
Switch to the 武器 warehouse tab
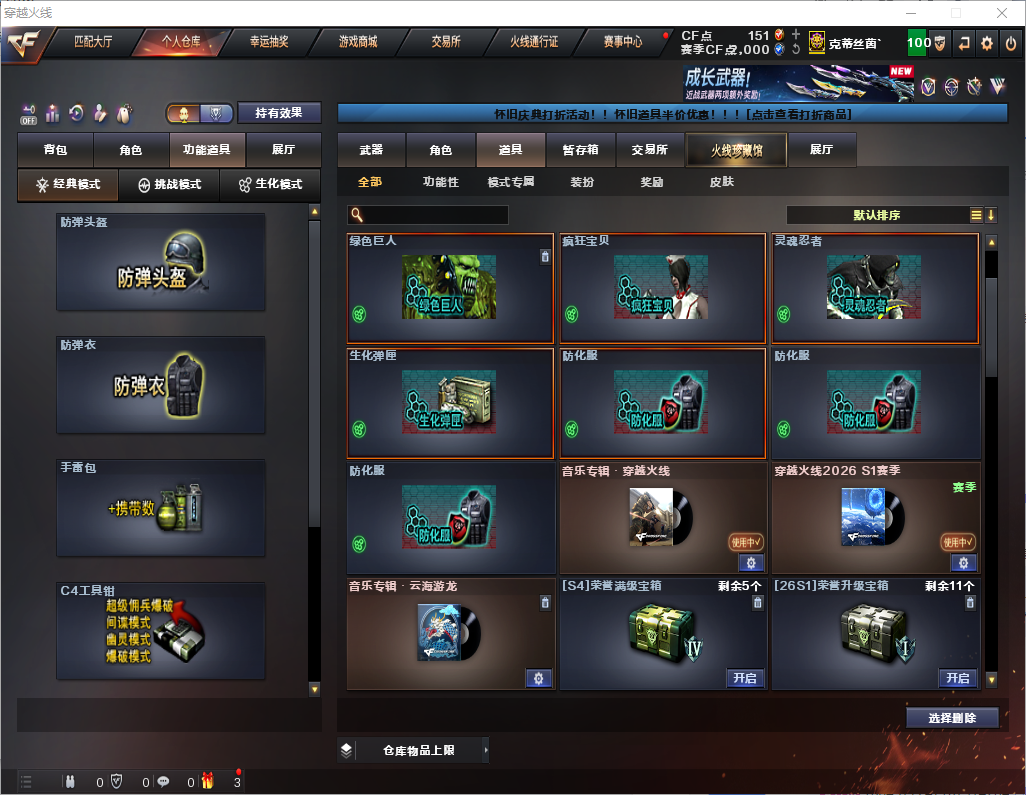point(371,150)
